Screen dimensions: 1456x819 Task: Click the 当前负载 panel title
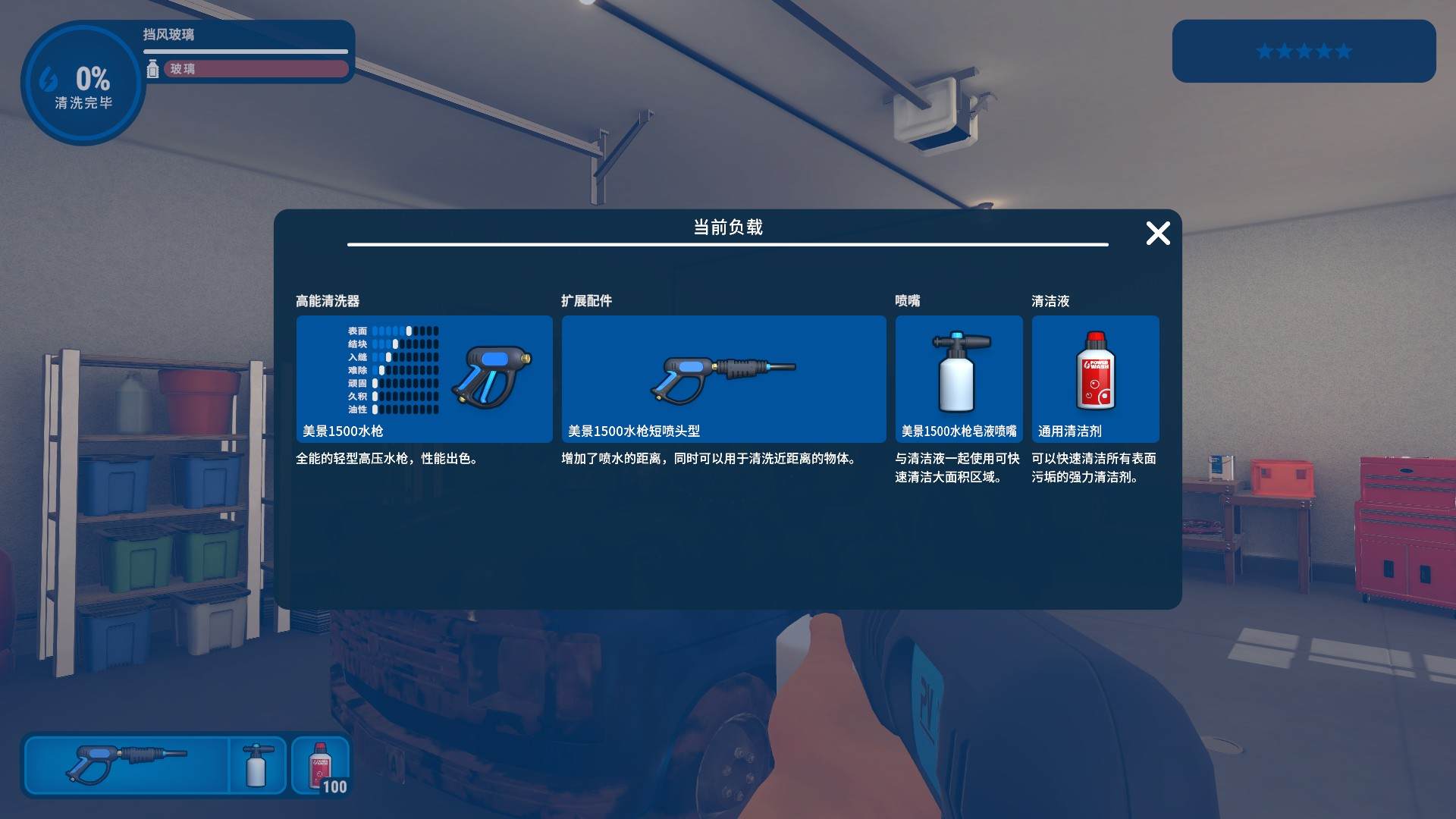pos(726,226)
